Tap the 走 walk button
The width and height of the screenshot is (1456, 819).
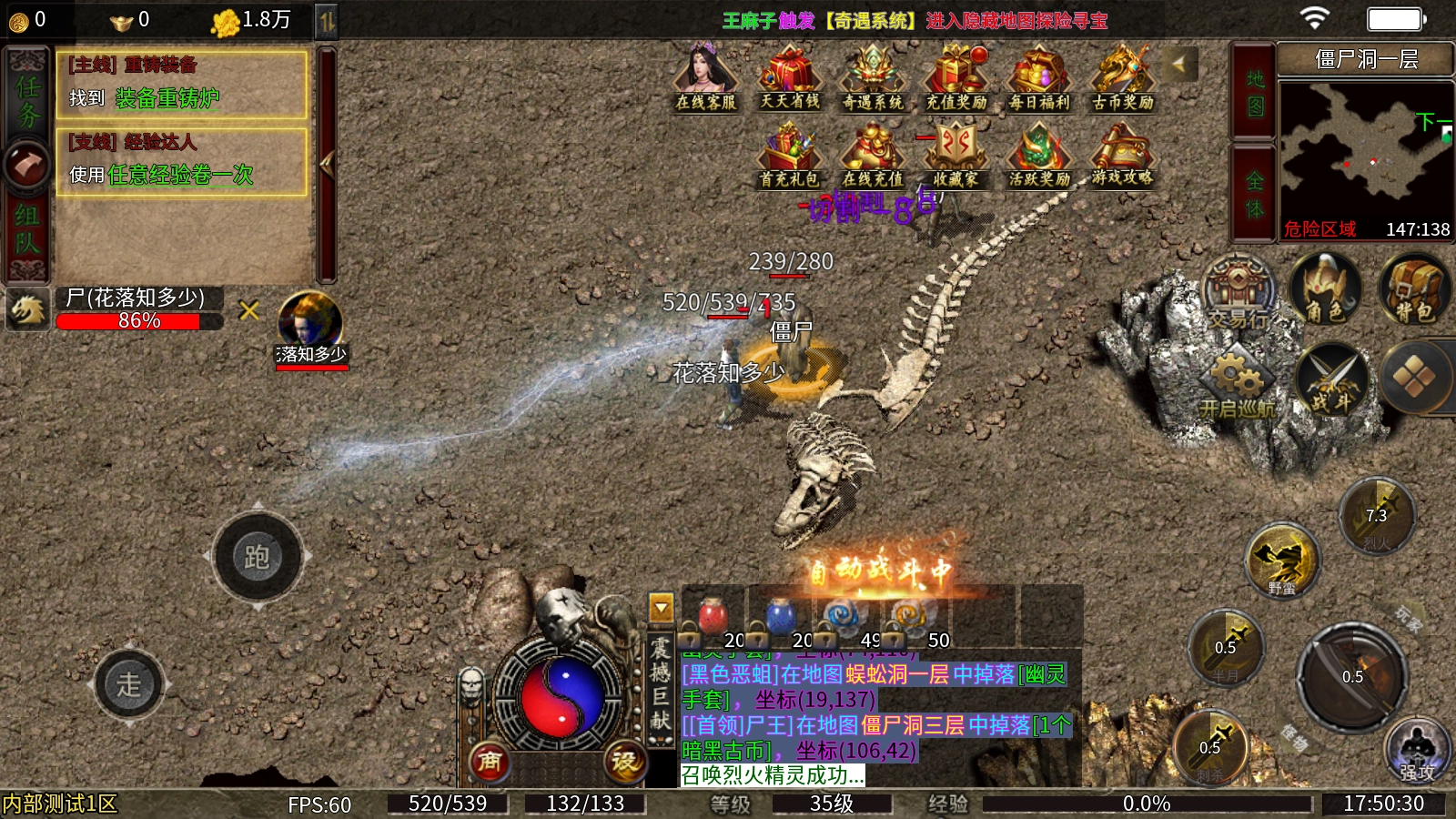[129, 684]
